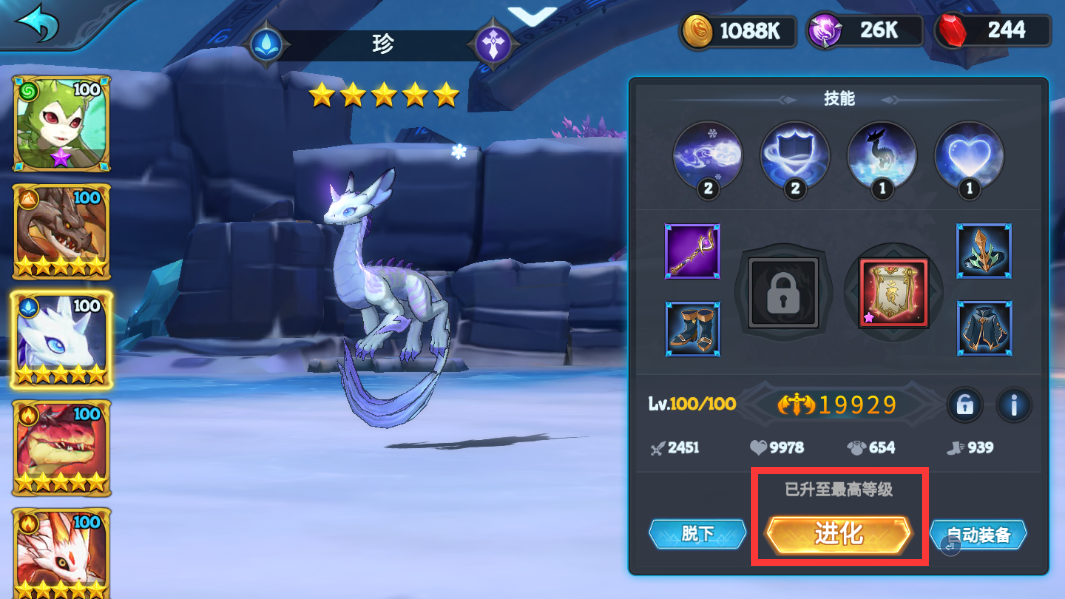The image size is (1065, 599).
Task: Open the blue boots equipment slot
Action: (x=692, y=328)
